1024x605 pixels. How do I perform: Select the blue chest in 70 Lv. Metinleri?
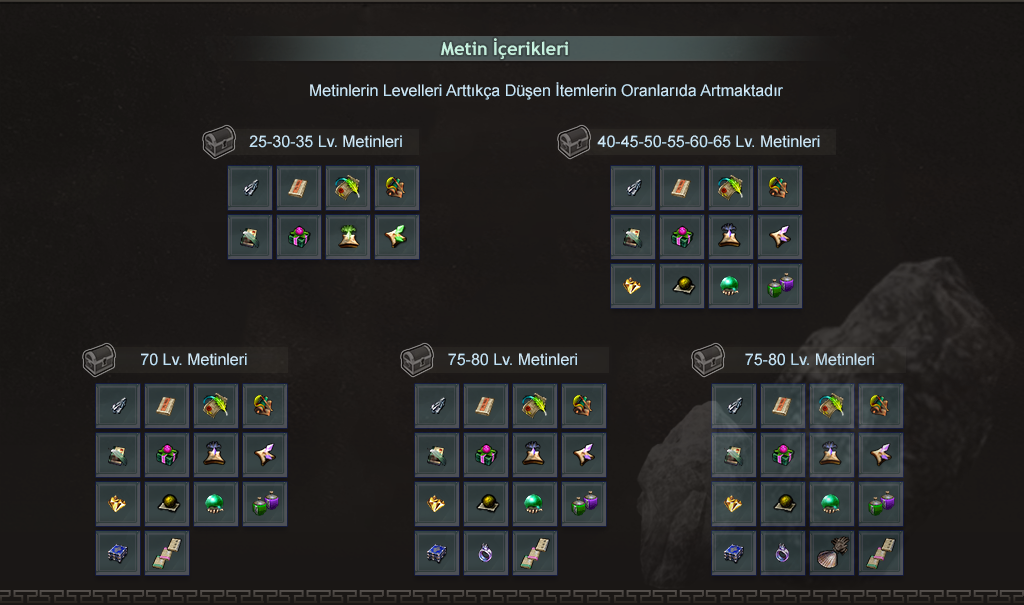pyautogui.click(x=118, y=553)
